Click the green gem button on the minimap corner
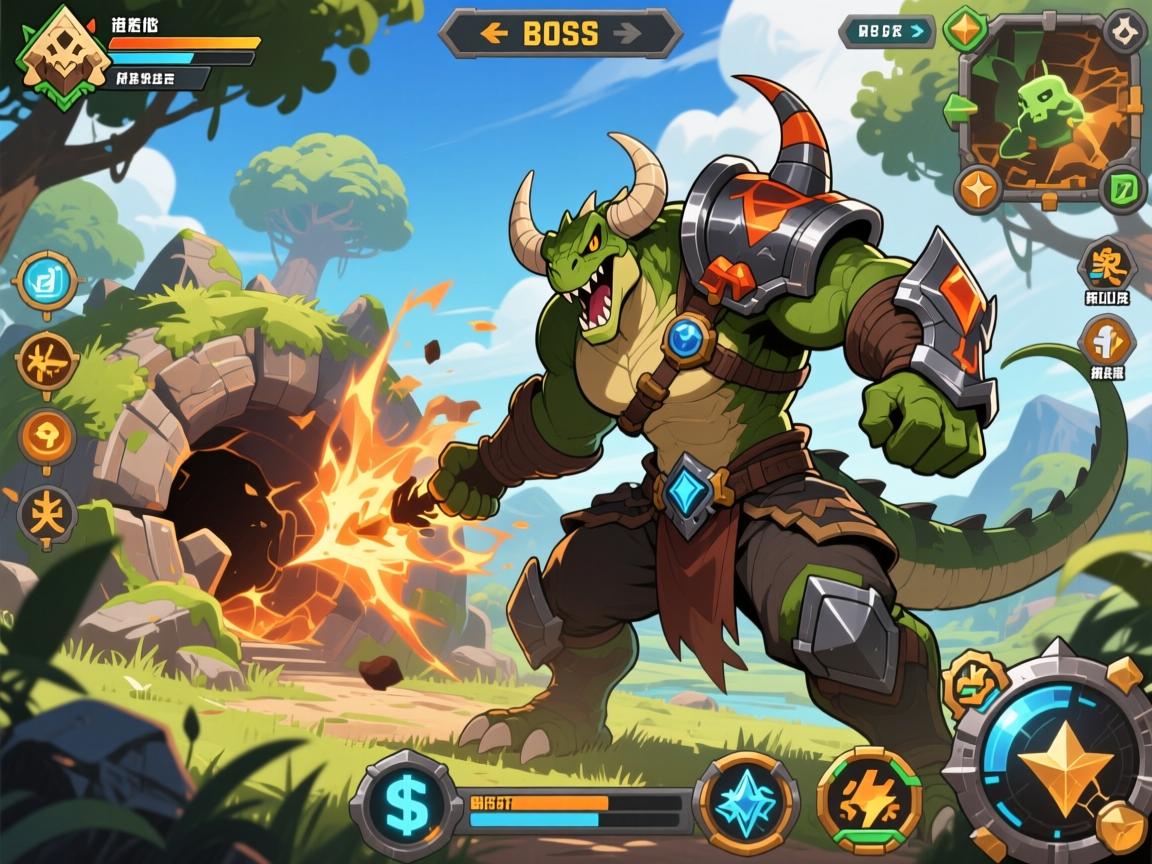This screenshot has height=864, width=1152. click(966, 29)
